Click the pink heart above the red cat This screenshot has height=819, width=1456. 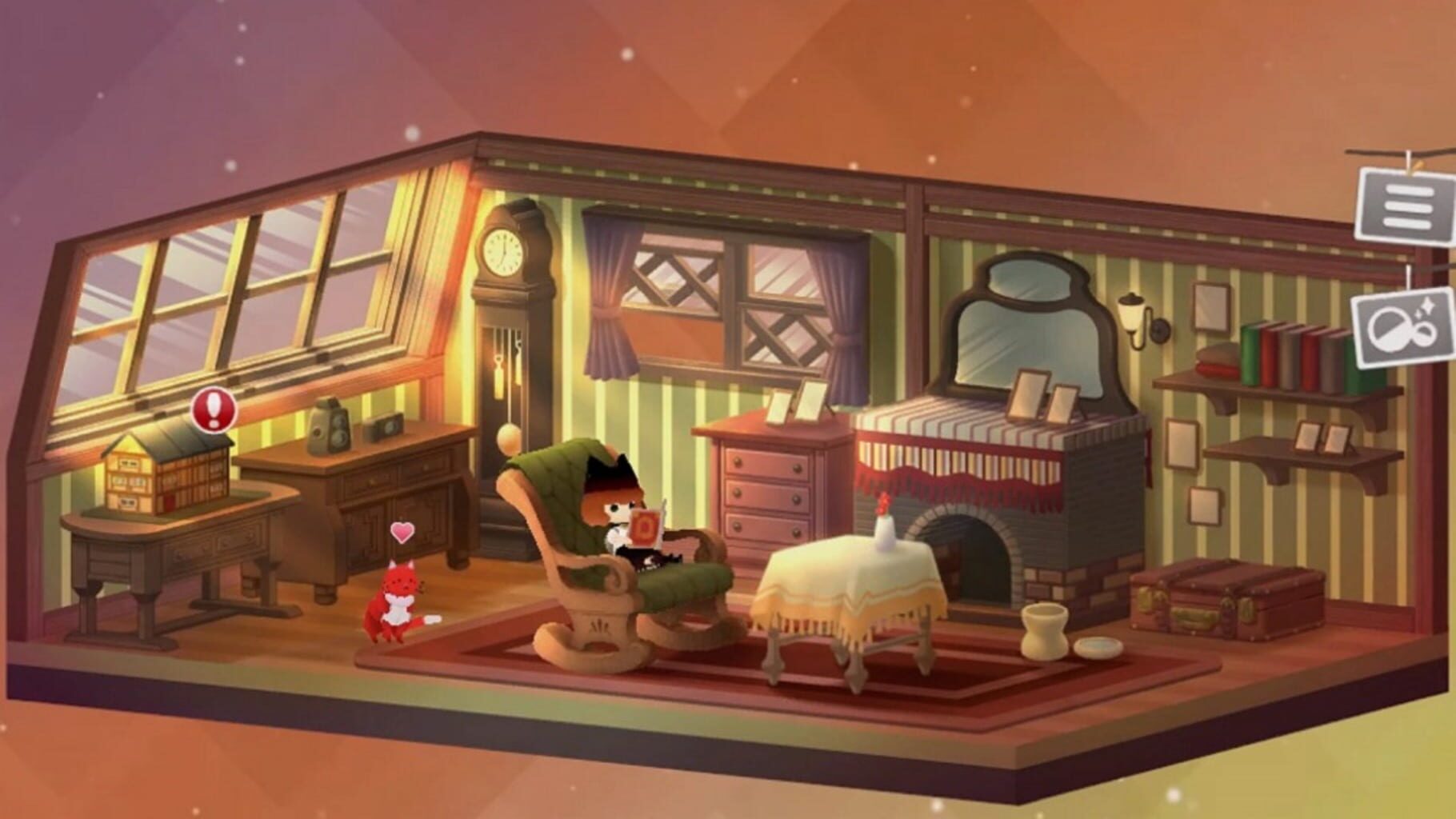click(x=403, y=533)
